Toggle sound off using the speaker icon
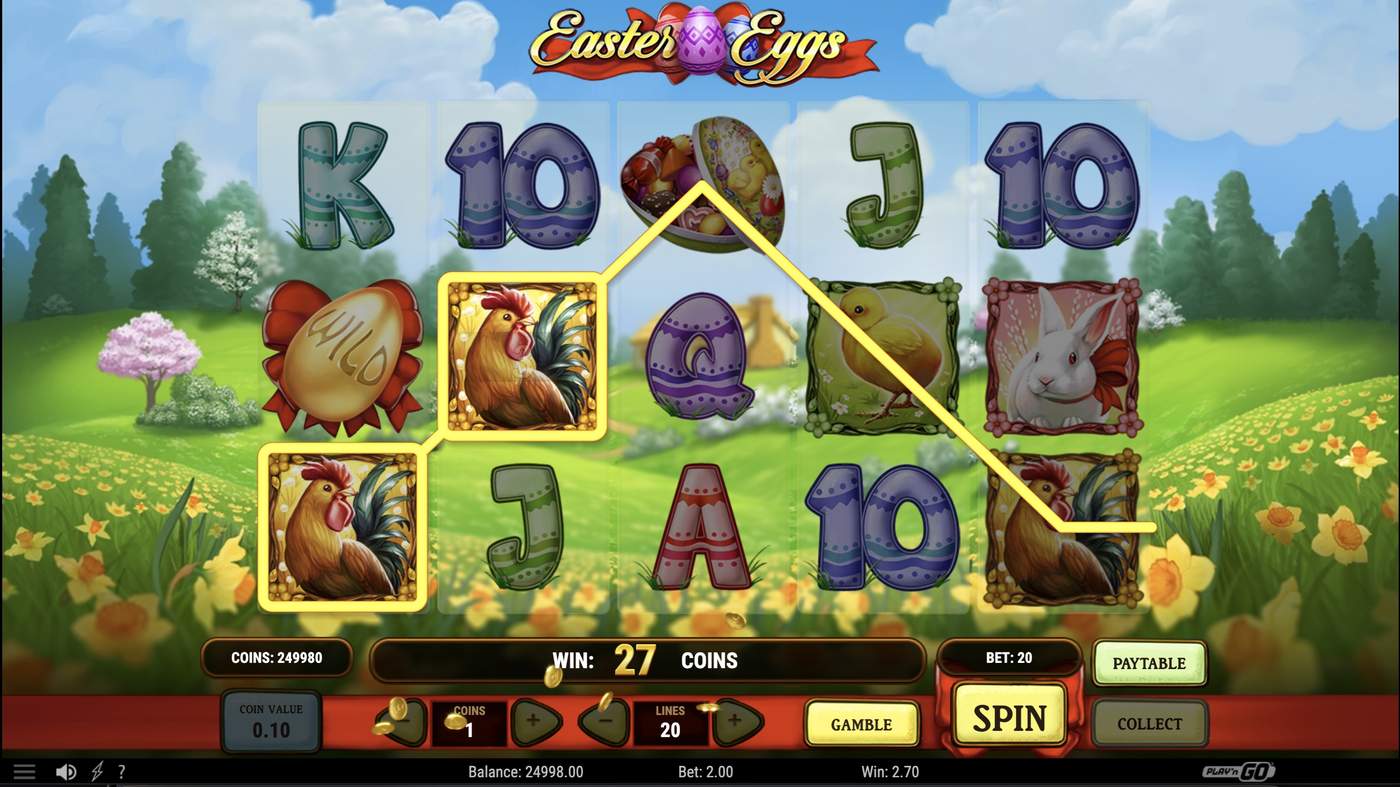 pos(67,770)
